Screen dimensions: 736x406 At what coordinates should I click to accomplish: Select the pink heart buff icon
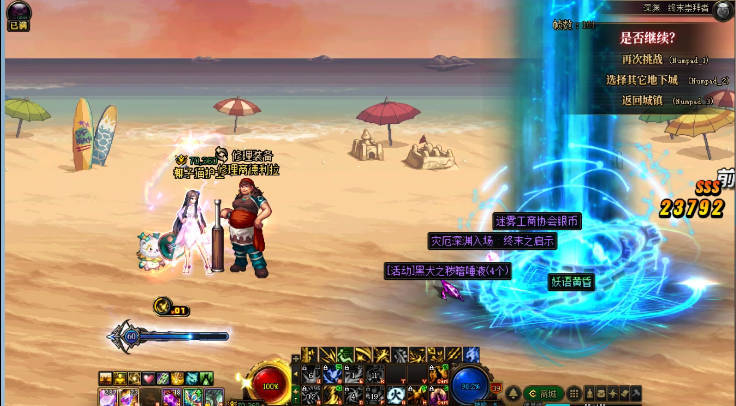[148, 378]
